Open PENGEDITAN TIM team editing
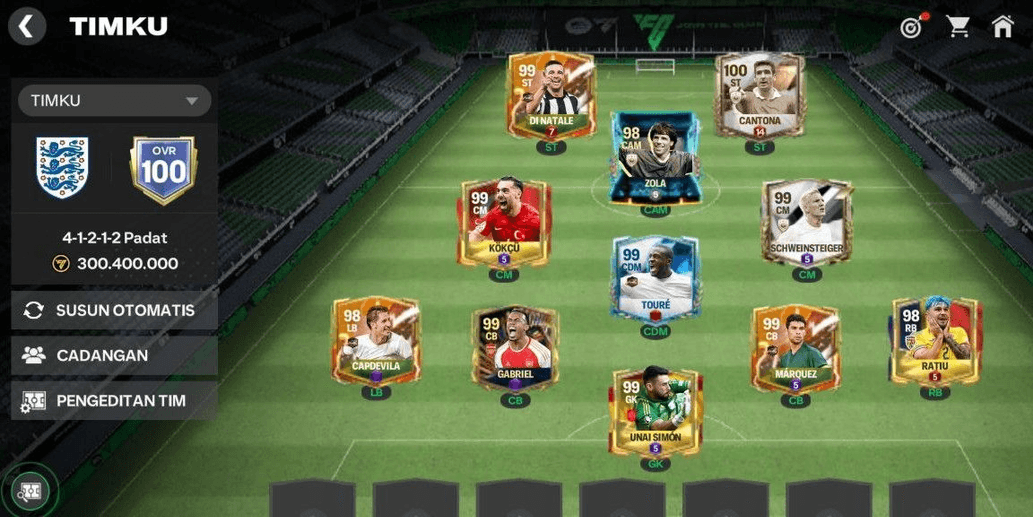The image size is (1033, 517). (114, 401)
